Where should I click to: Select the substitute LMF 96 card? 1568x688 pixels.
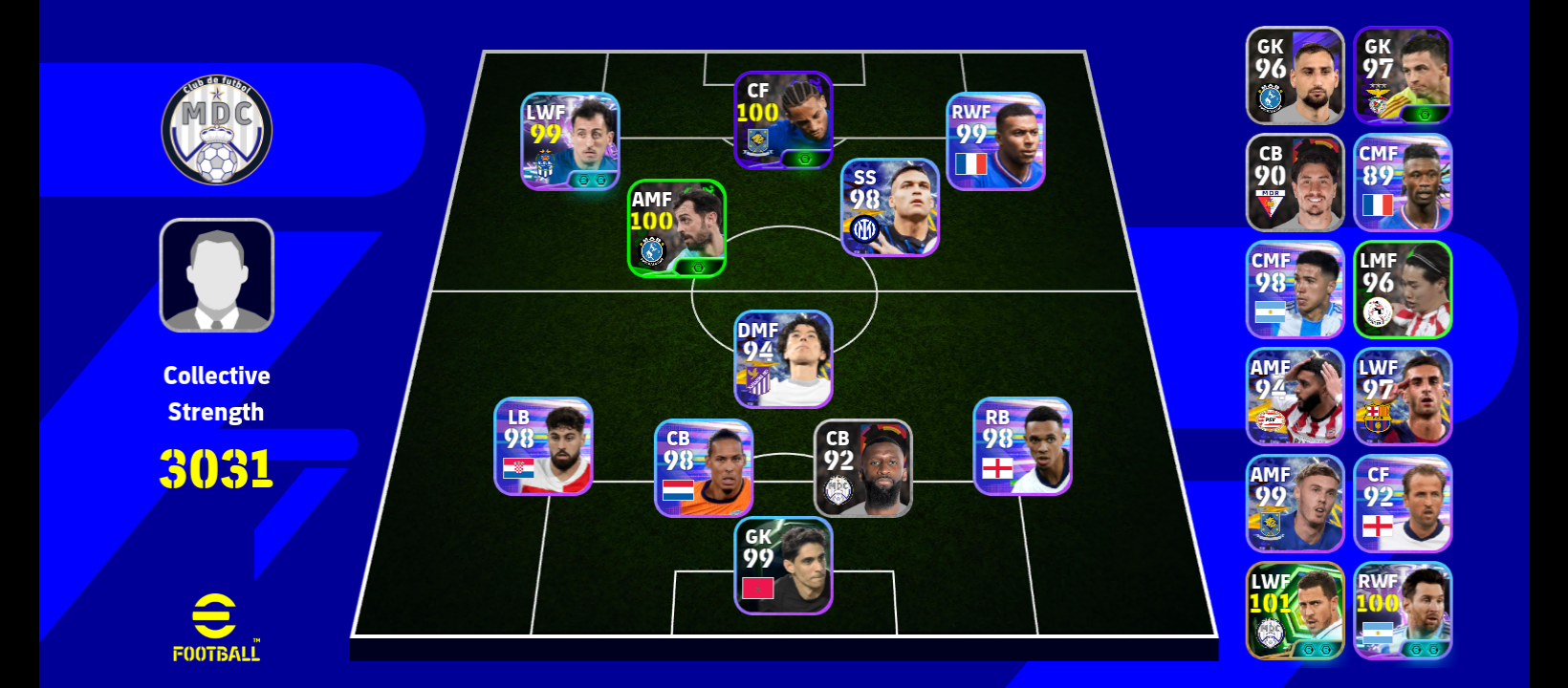pyautogui.click(x=1403, y=290)
